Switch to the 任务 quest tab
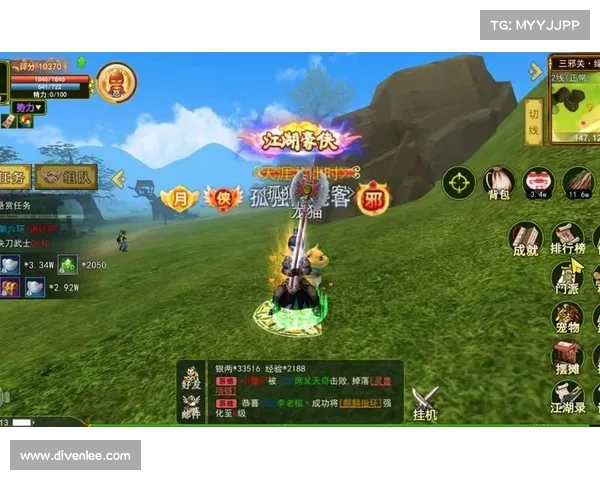This screenshot has width=600, height=480. [x=14, y=177]
